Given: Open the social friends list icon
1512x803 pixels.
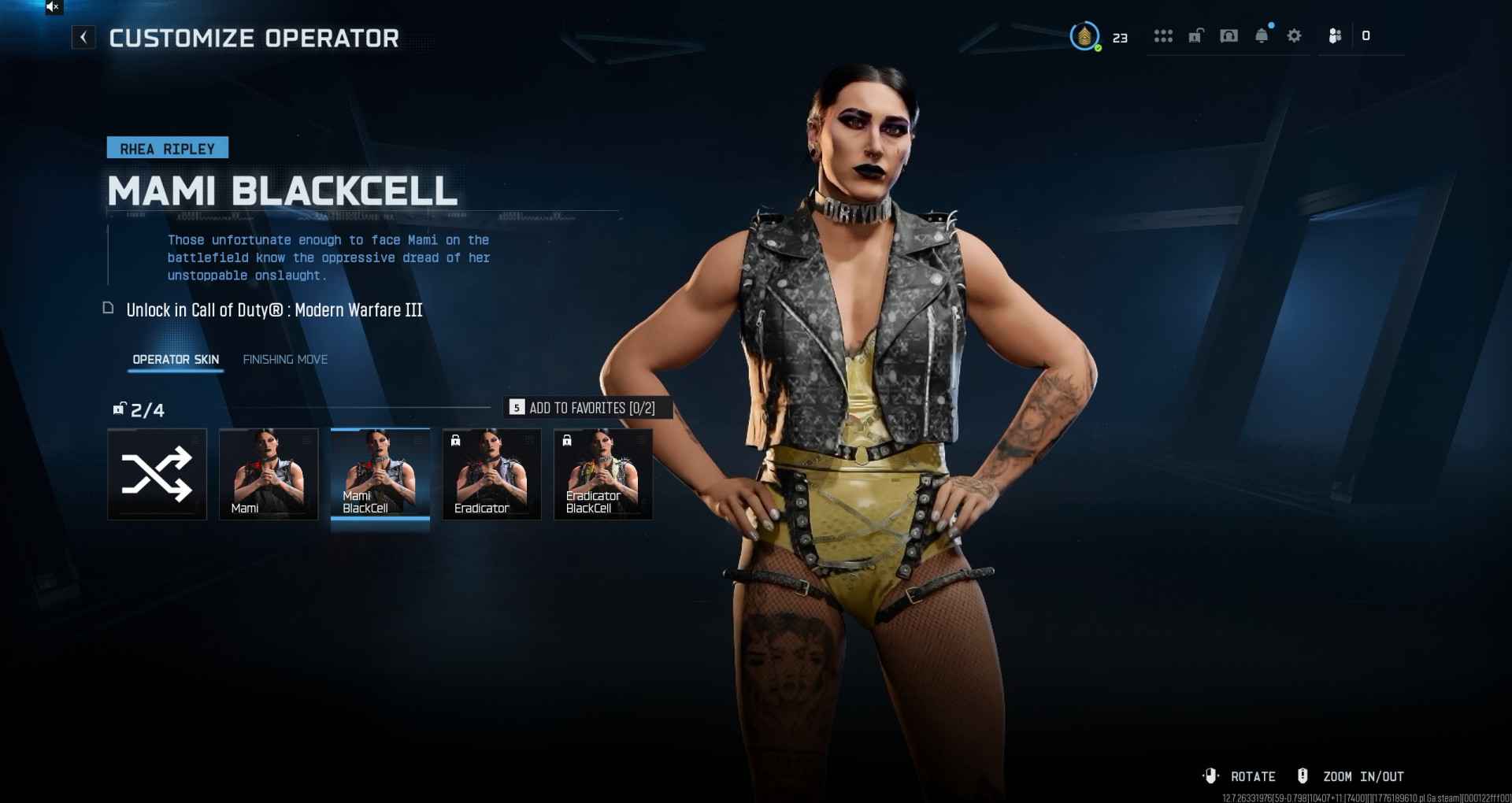Looking at the screenshot, I should (1335, 36).
